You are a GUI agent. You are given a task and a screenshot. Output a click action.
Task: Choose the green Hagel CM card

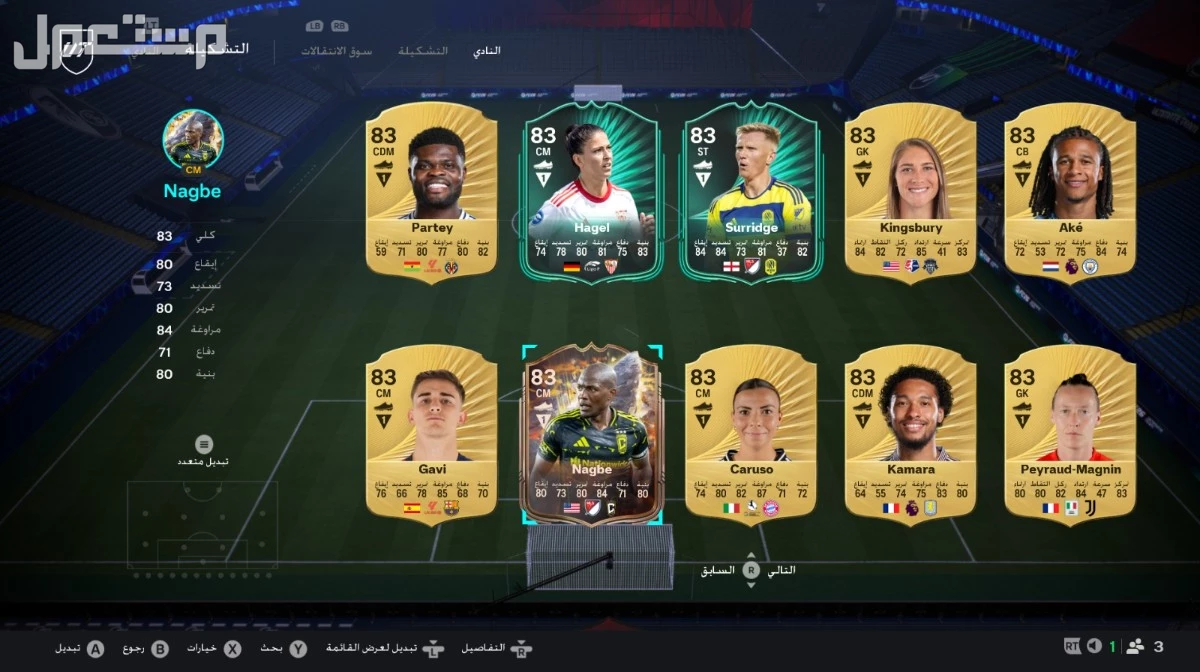point(591,190)
